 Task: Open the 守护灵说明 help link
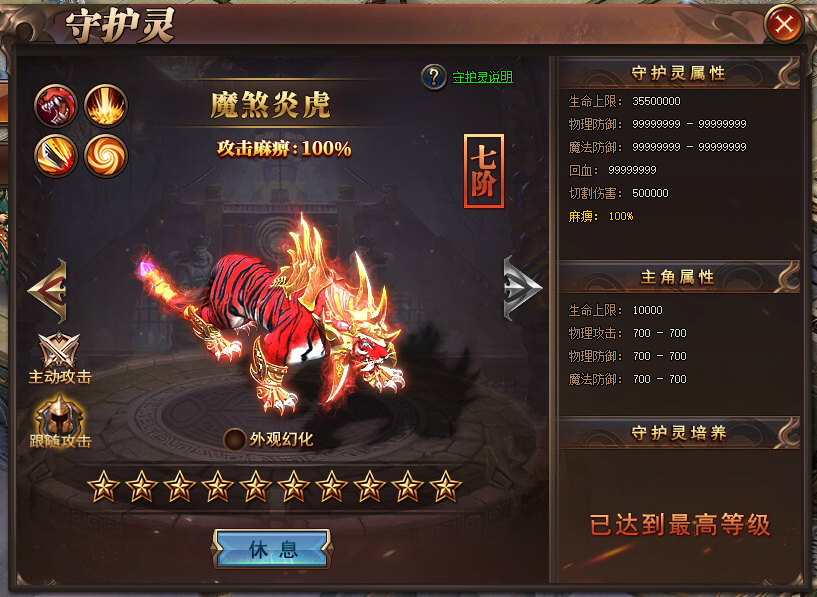pos(482,77)
